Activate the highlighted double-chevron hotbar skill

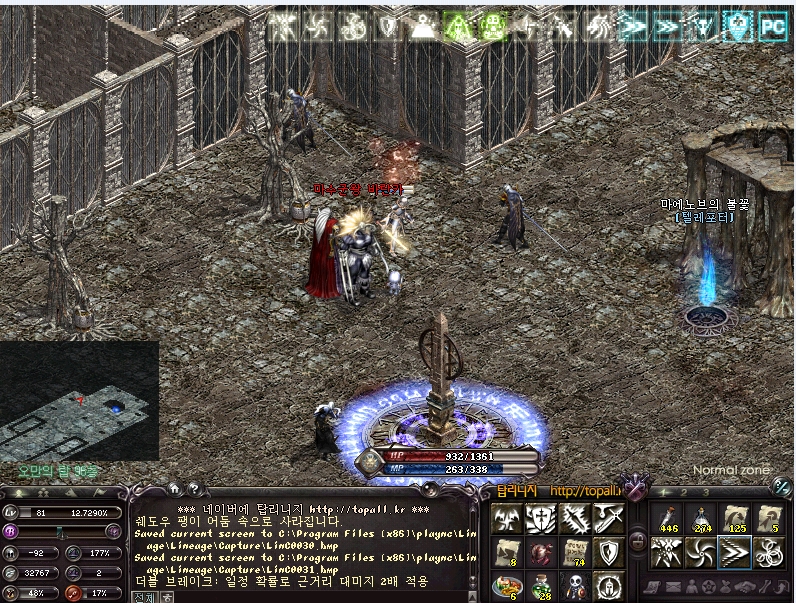[736, 551]
